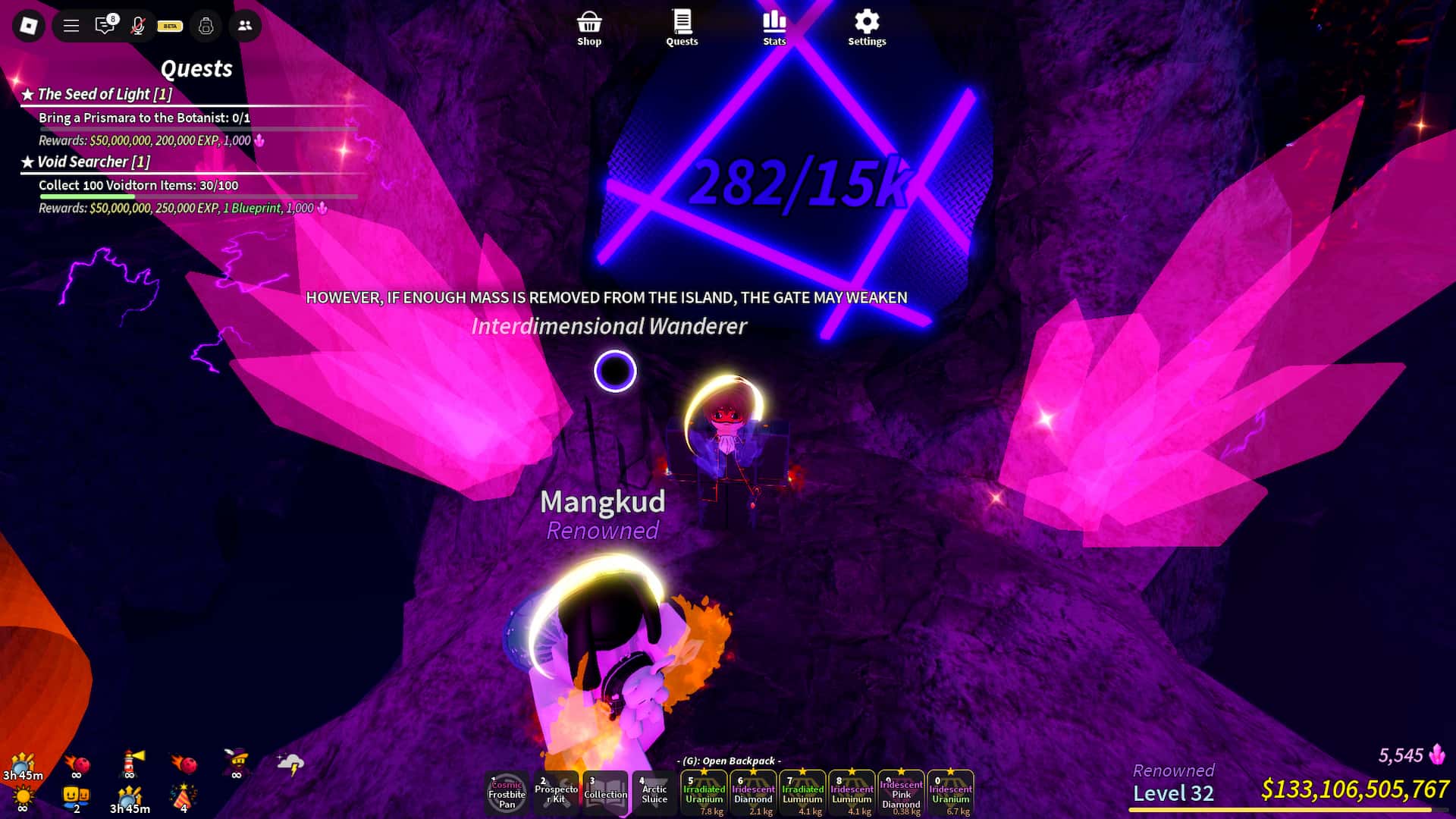Select the Cosmic Frostbite Pan in slot 1

pos(507,792)
